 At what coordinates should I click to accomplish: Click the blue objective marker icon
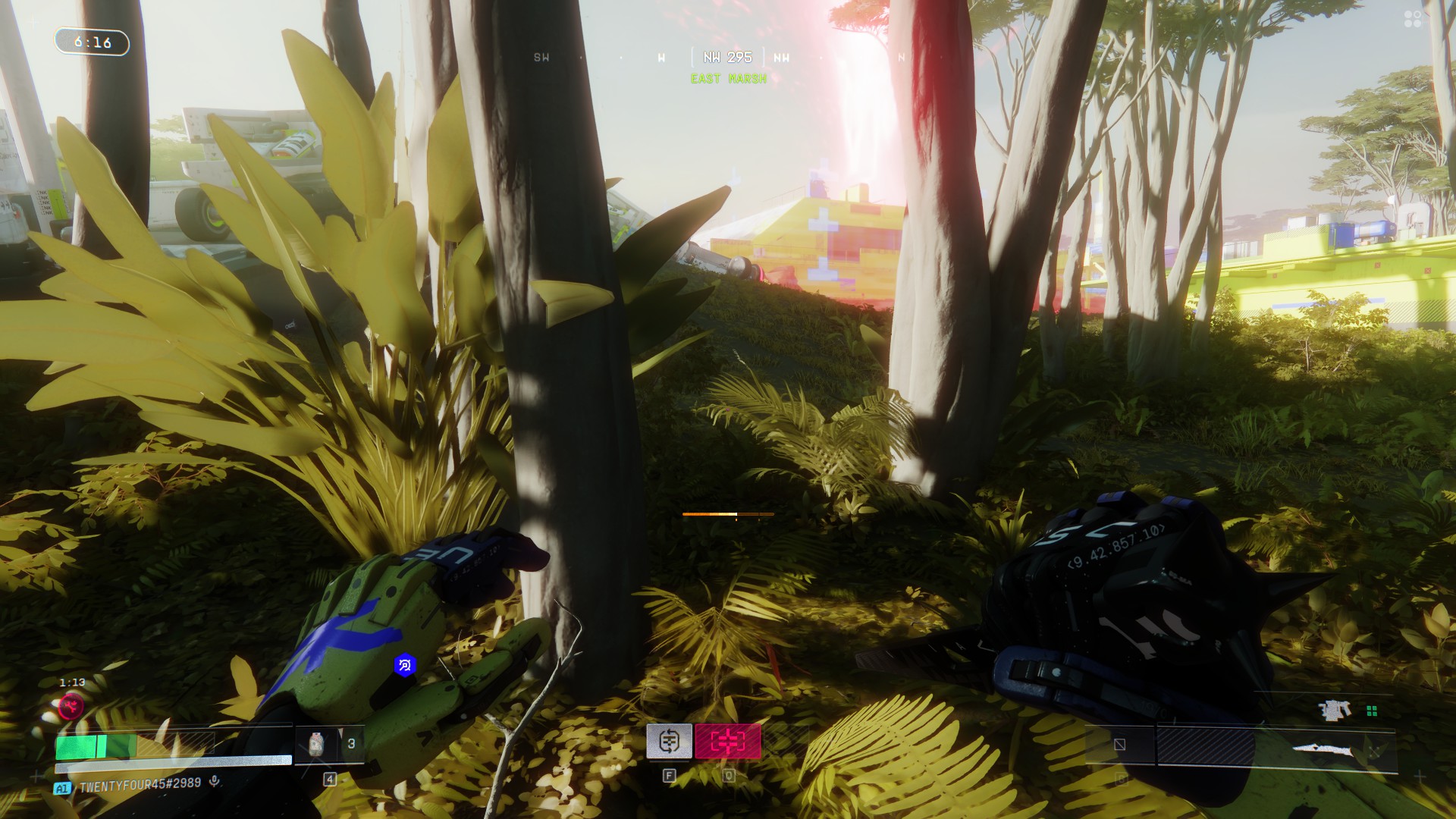[x=405, y=666]
